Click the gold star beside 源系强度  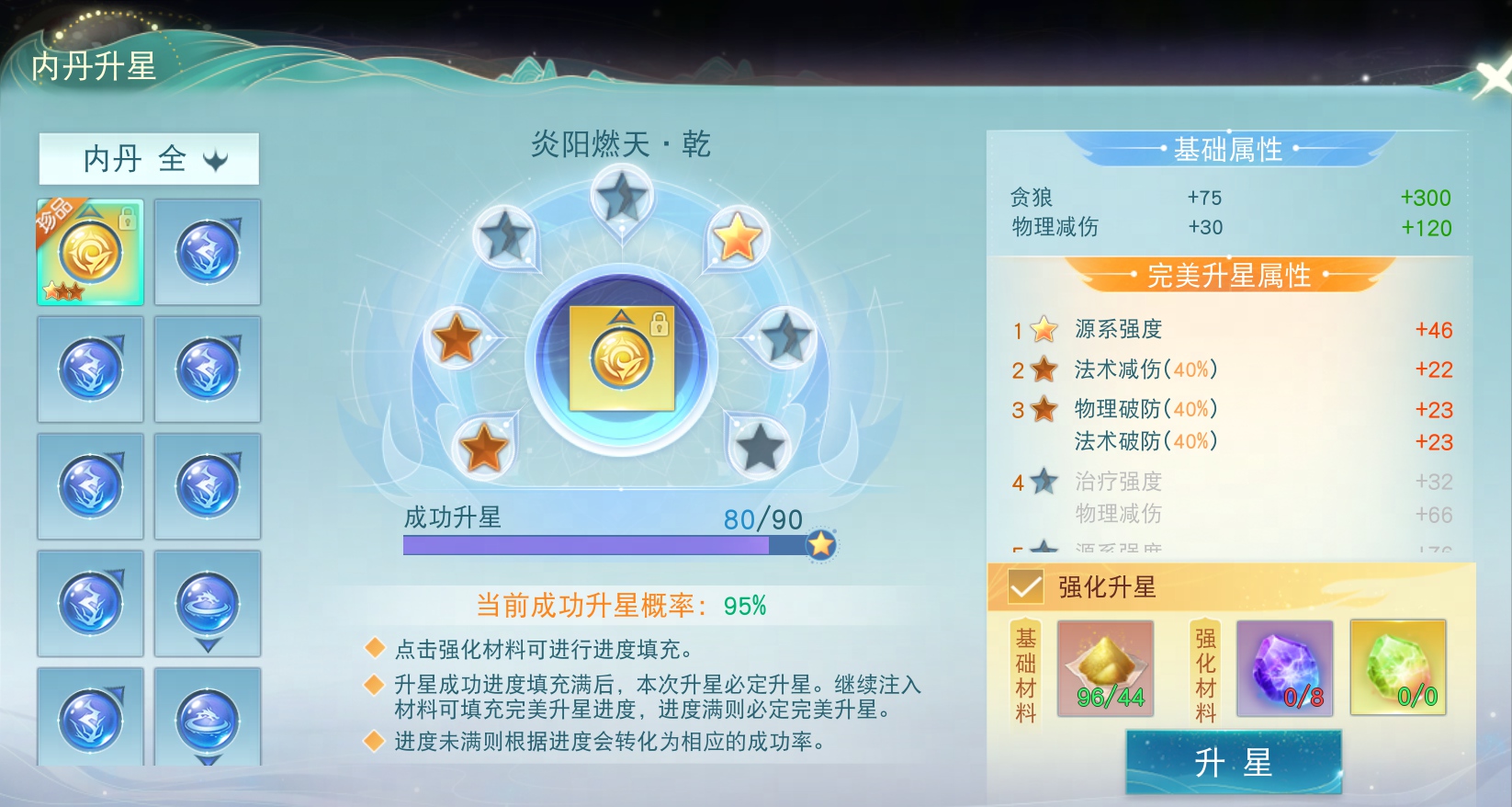(1041, 329)
